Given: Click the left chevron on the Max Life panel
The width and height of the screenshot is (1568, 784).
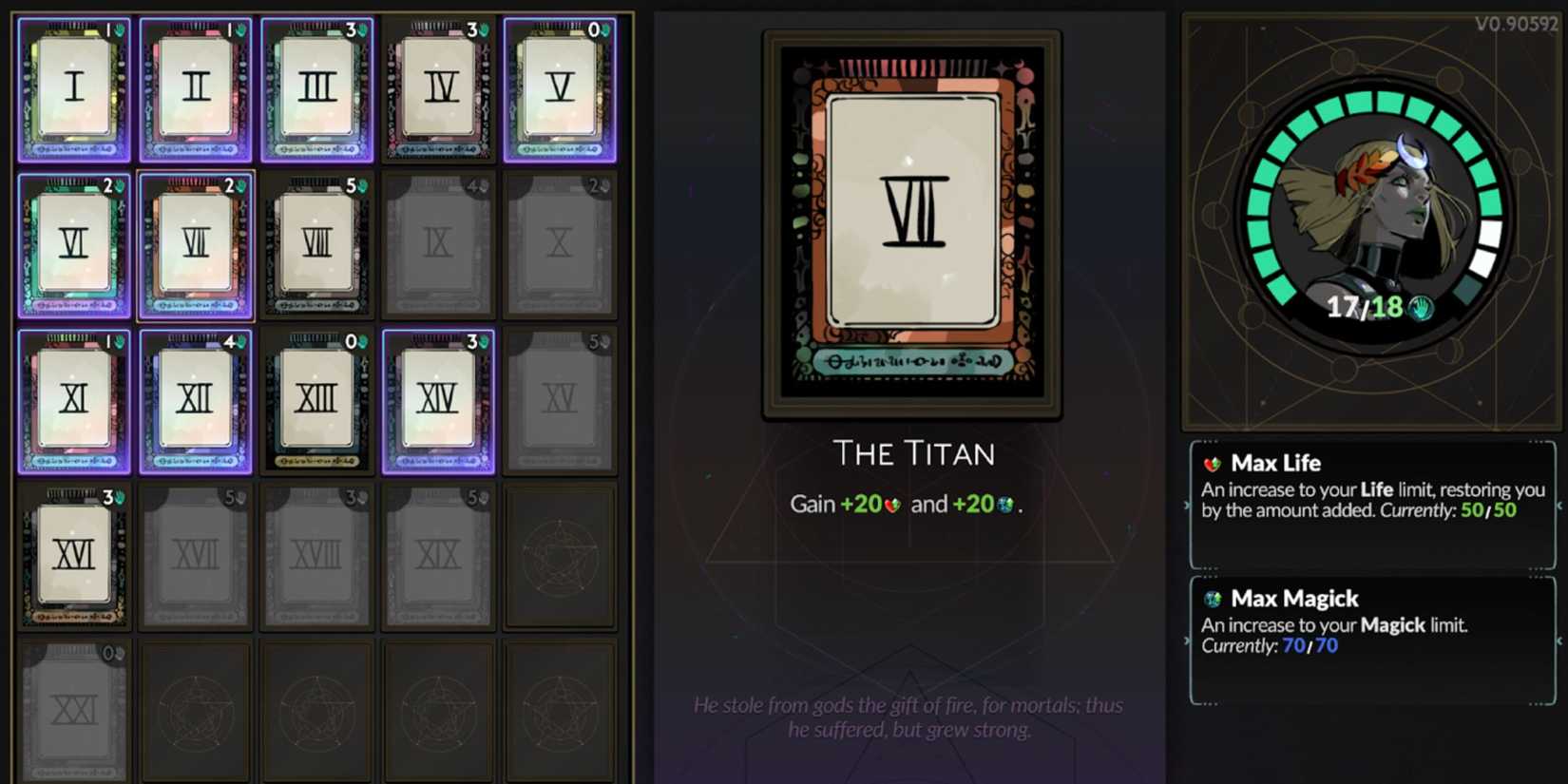Looking at the screenshot, I should pos(1186,507).
